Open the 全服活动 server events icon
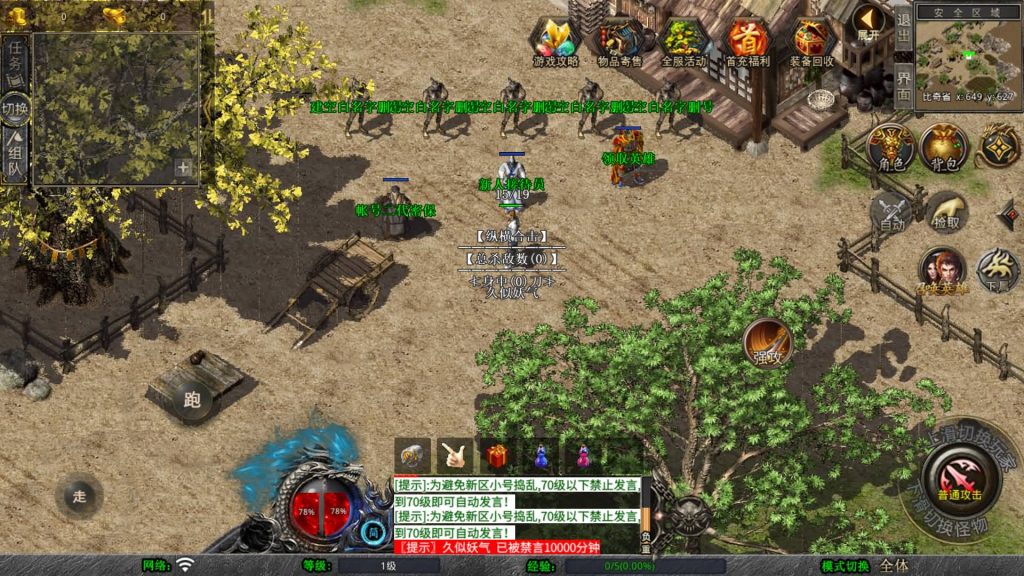 click(683, 41)
